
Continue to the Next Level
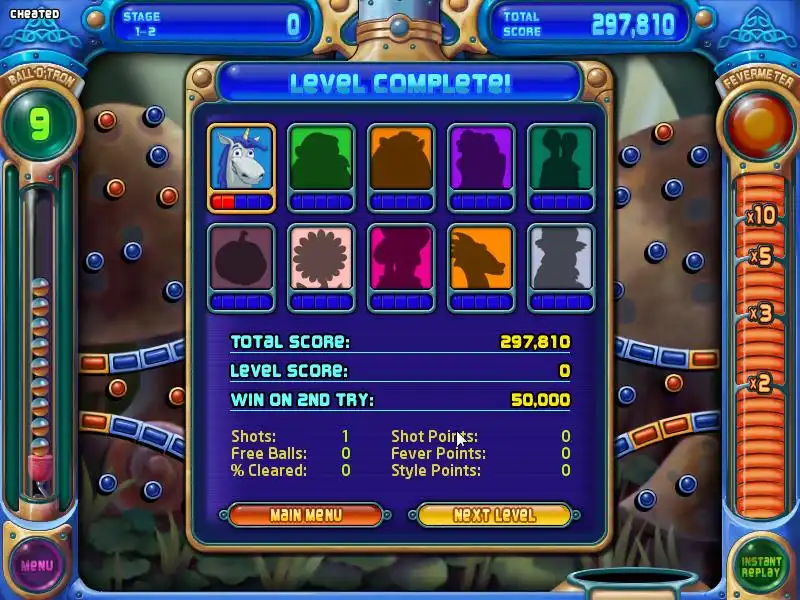click(494, 515)
